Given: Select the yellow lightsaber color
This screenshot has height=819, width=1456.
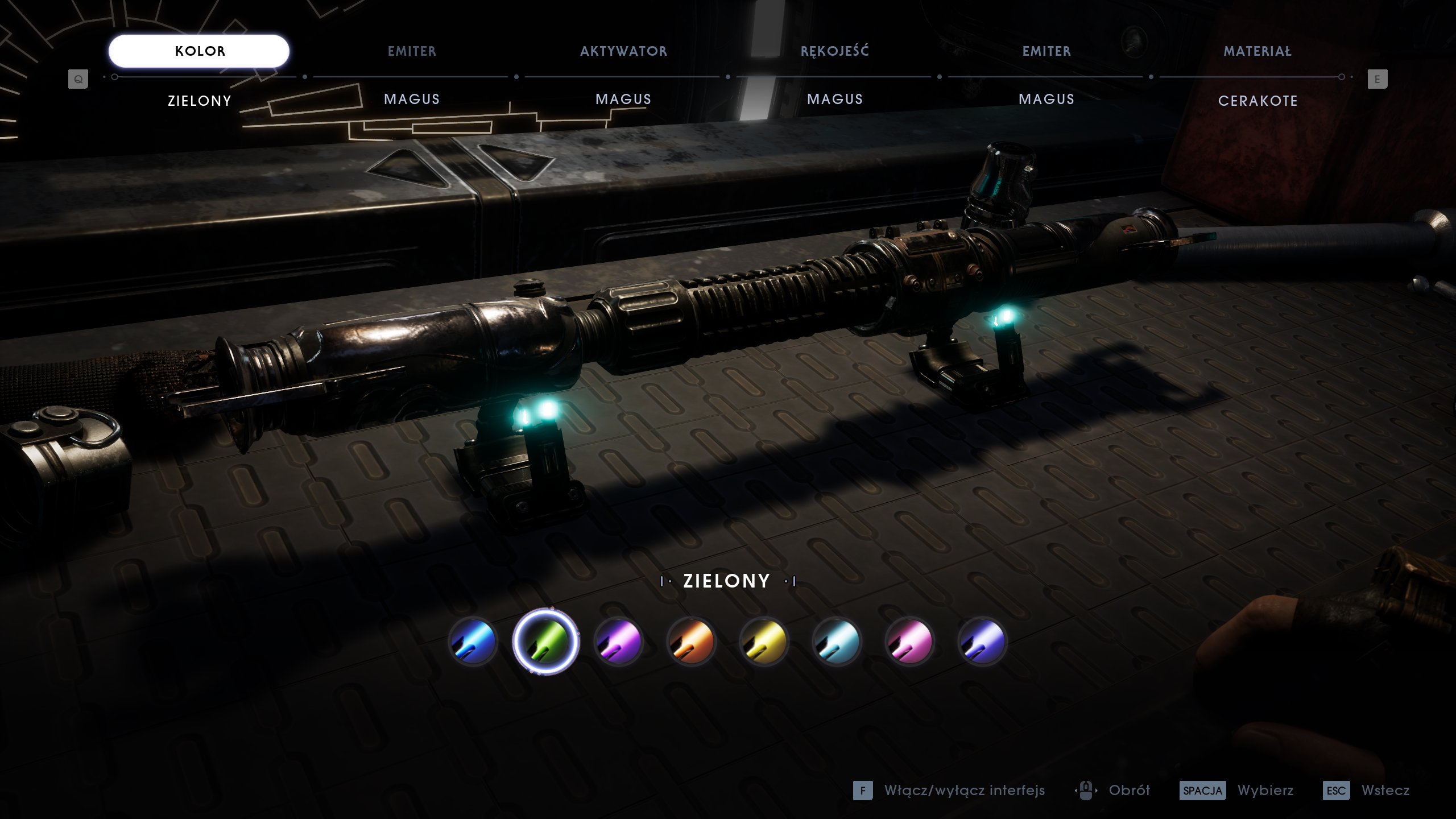Looking at the screenshot, I should coord(764,642).
